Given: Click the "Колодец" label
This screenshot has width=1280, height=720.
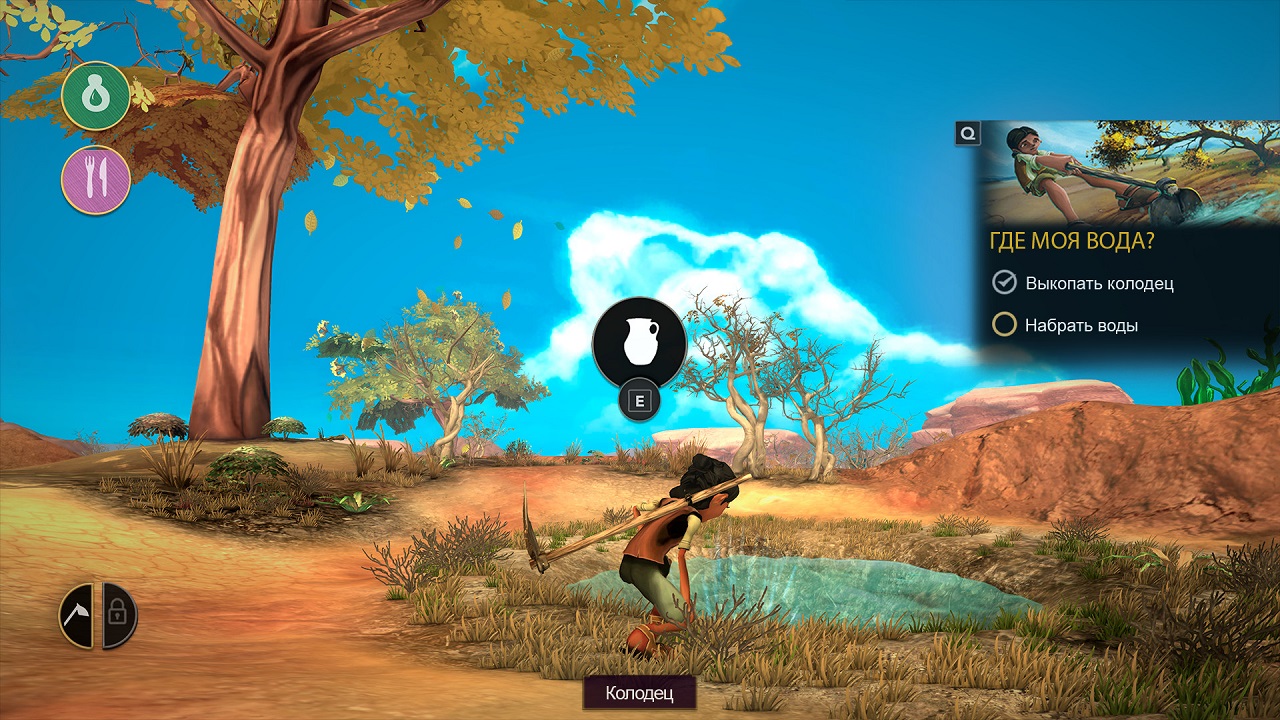Looking at the screenshot, I should point(639,692).
